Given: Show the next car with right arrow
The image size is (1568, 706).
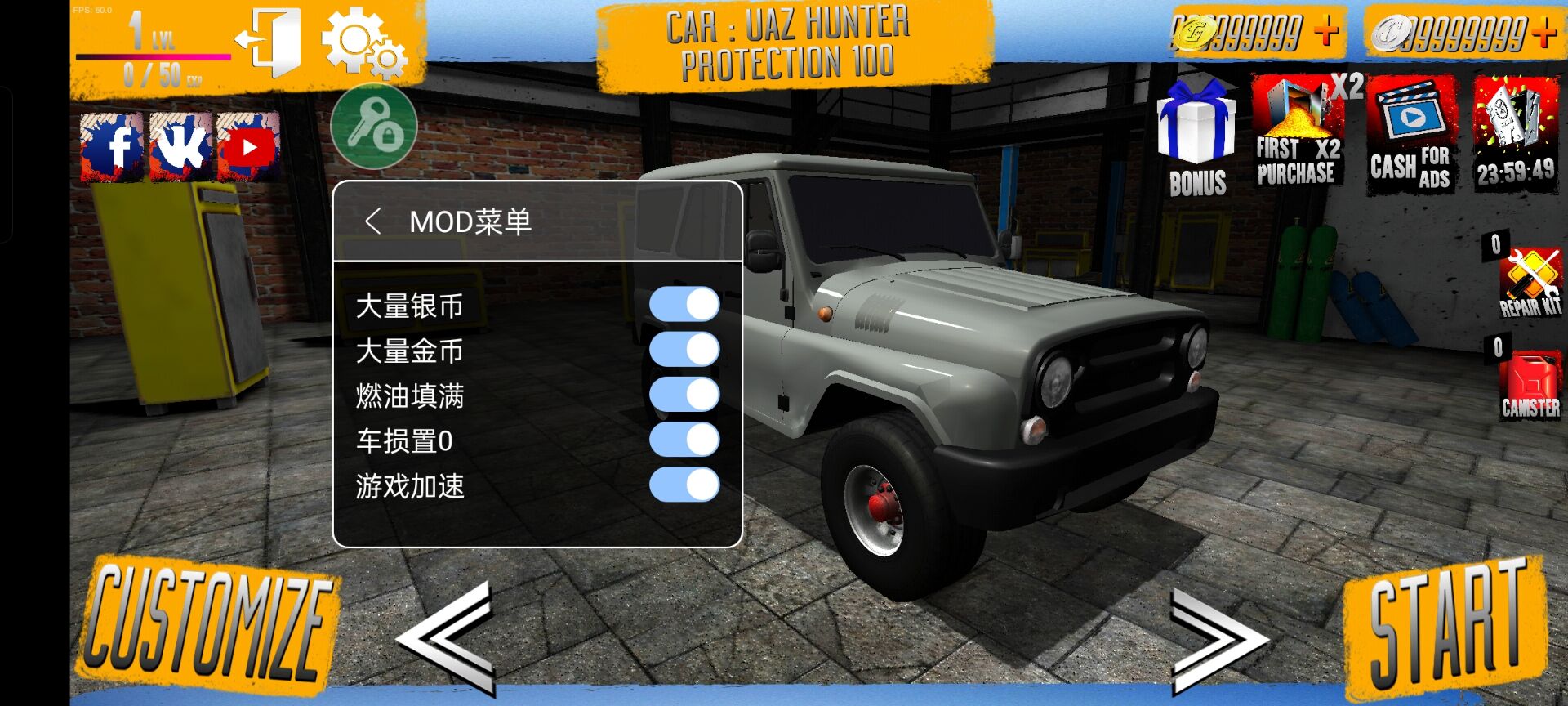Looking at the screenshot, I should point(1217,637).
